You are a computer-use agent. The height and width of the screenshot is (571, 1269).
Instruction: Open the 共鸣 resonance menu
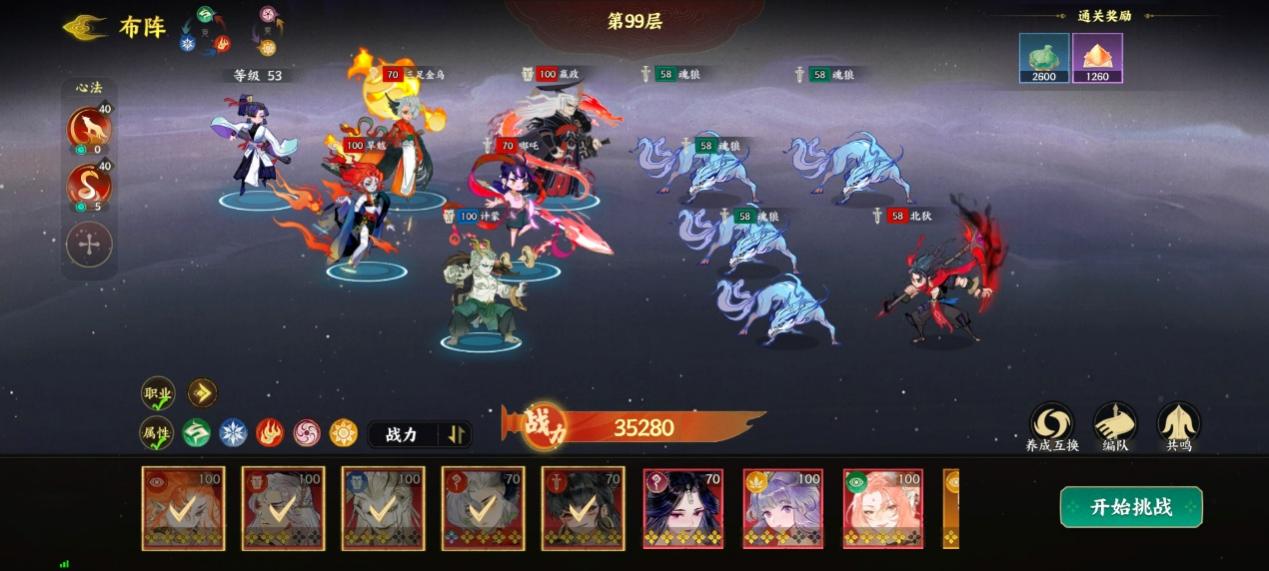pyautogui.click(x=1178, y=427)
